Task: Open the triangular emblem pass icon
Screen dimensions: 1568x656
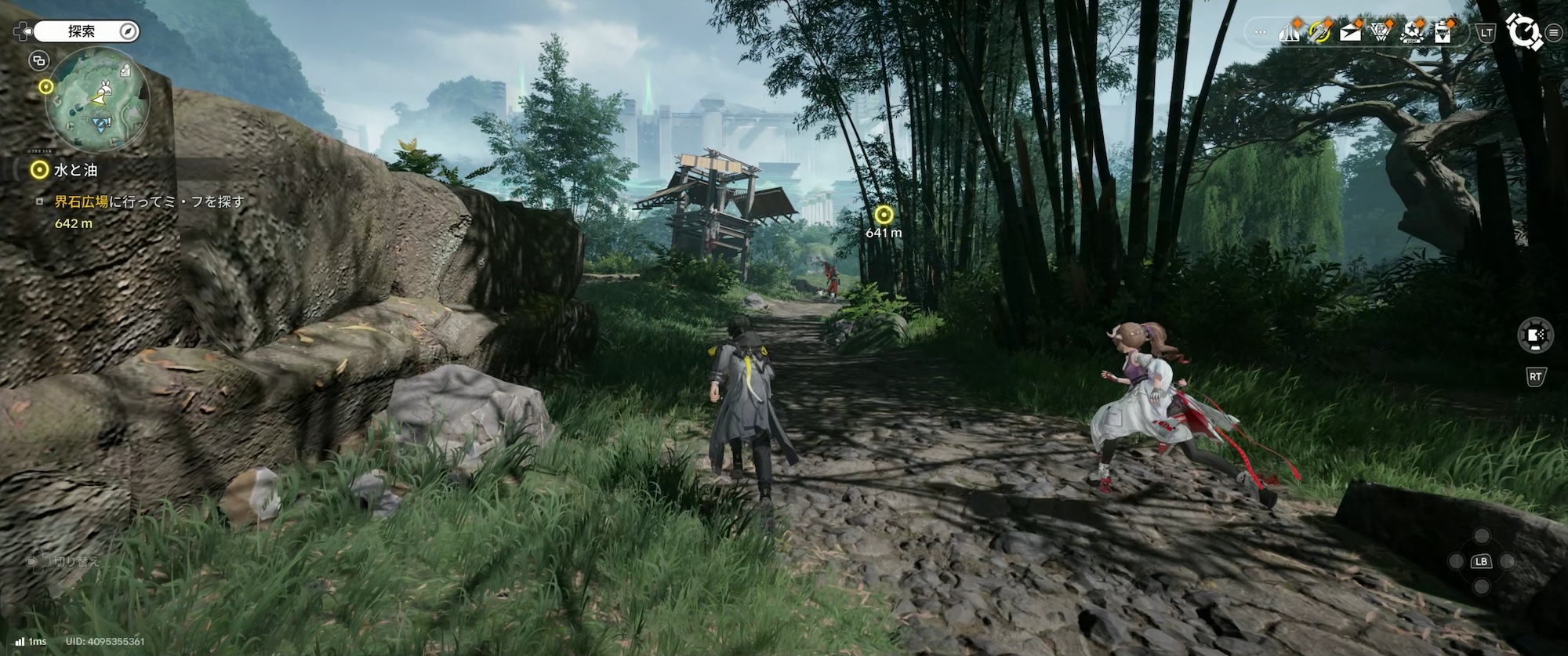Action: 1381,33
